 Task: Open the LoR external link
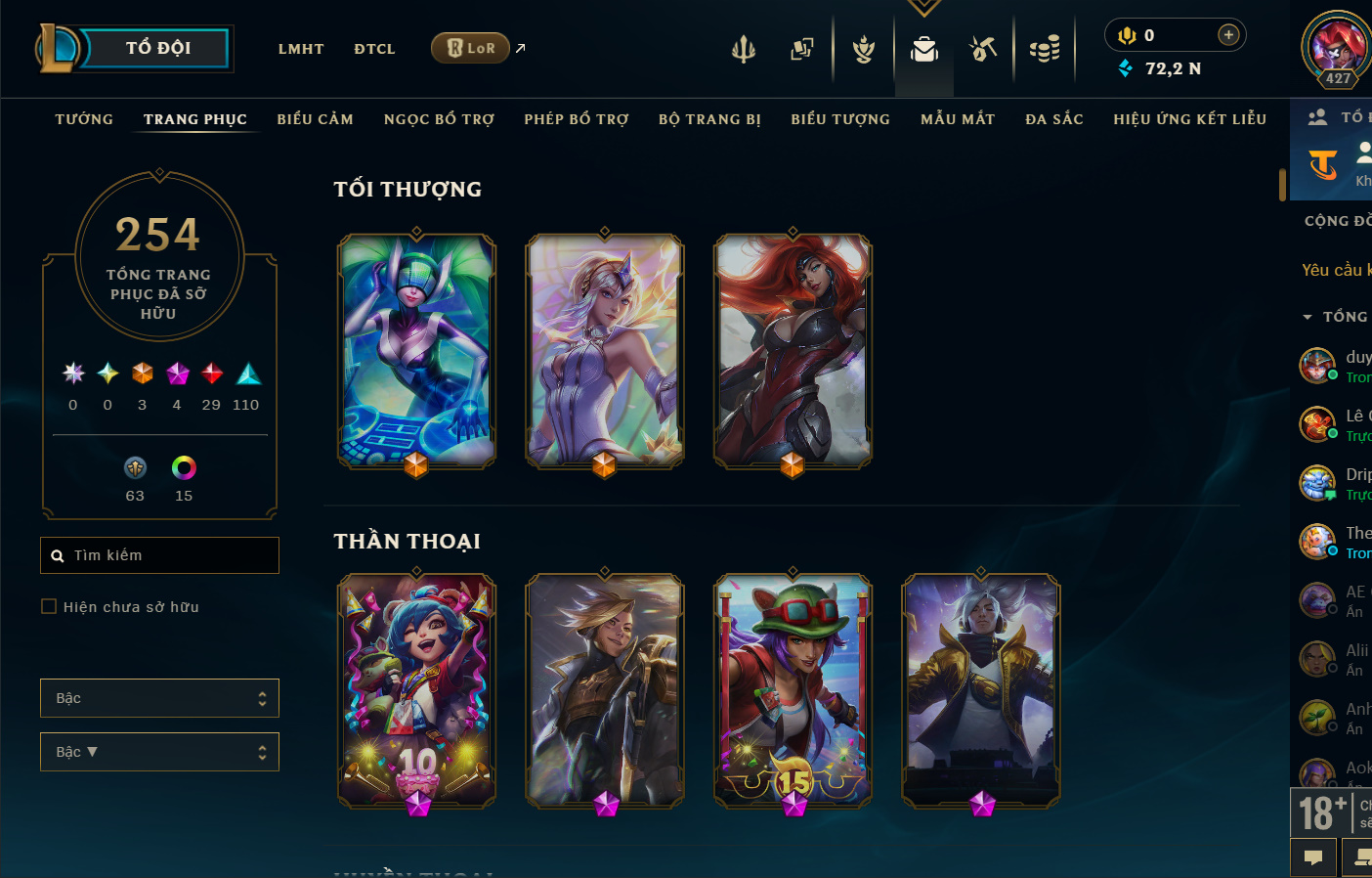tap(472, 48)
